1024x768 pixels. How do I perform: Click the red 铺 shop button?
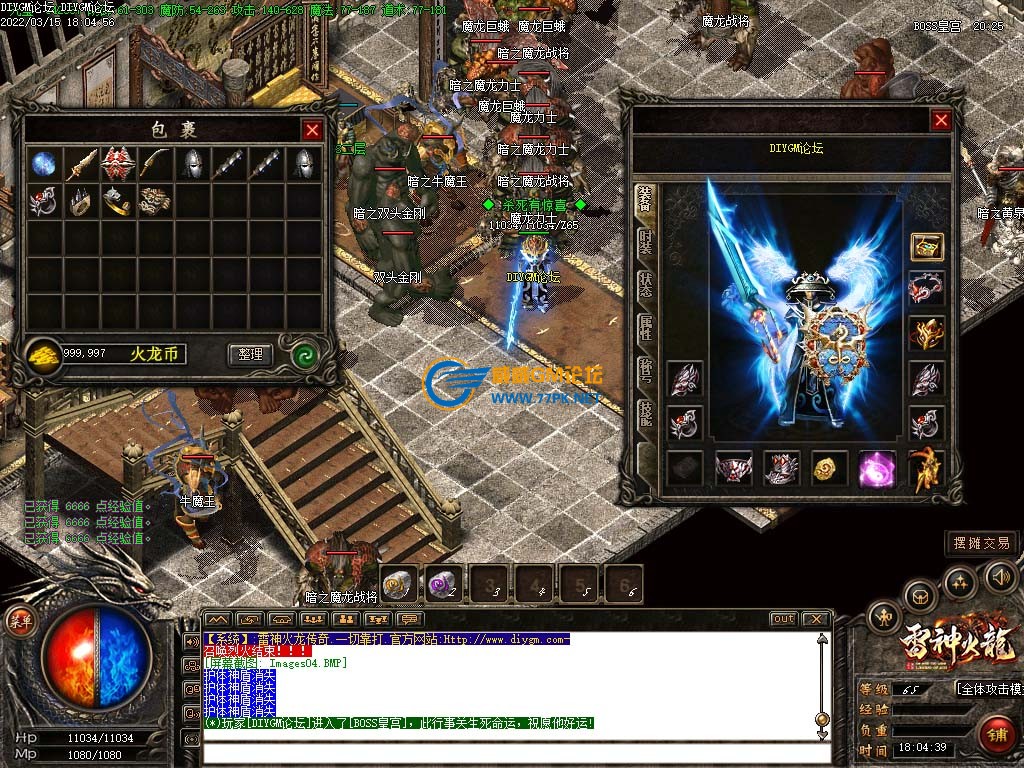coord(995,735)
